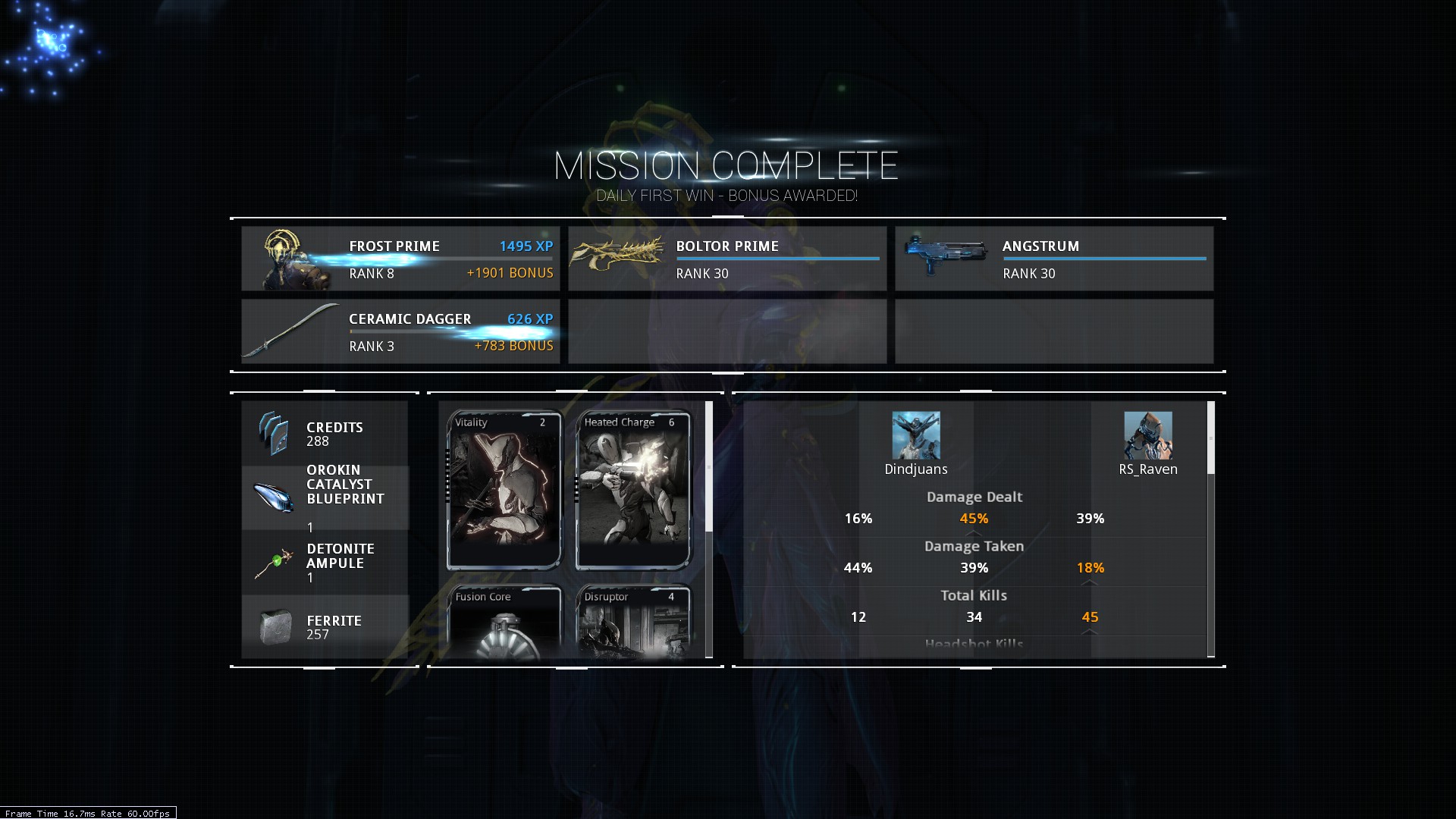The height and width of the screenshot is (819, 1456).
Task: Click the Ferrite resource row
Action: (325, 626)
